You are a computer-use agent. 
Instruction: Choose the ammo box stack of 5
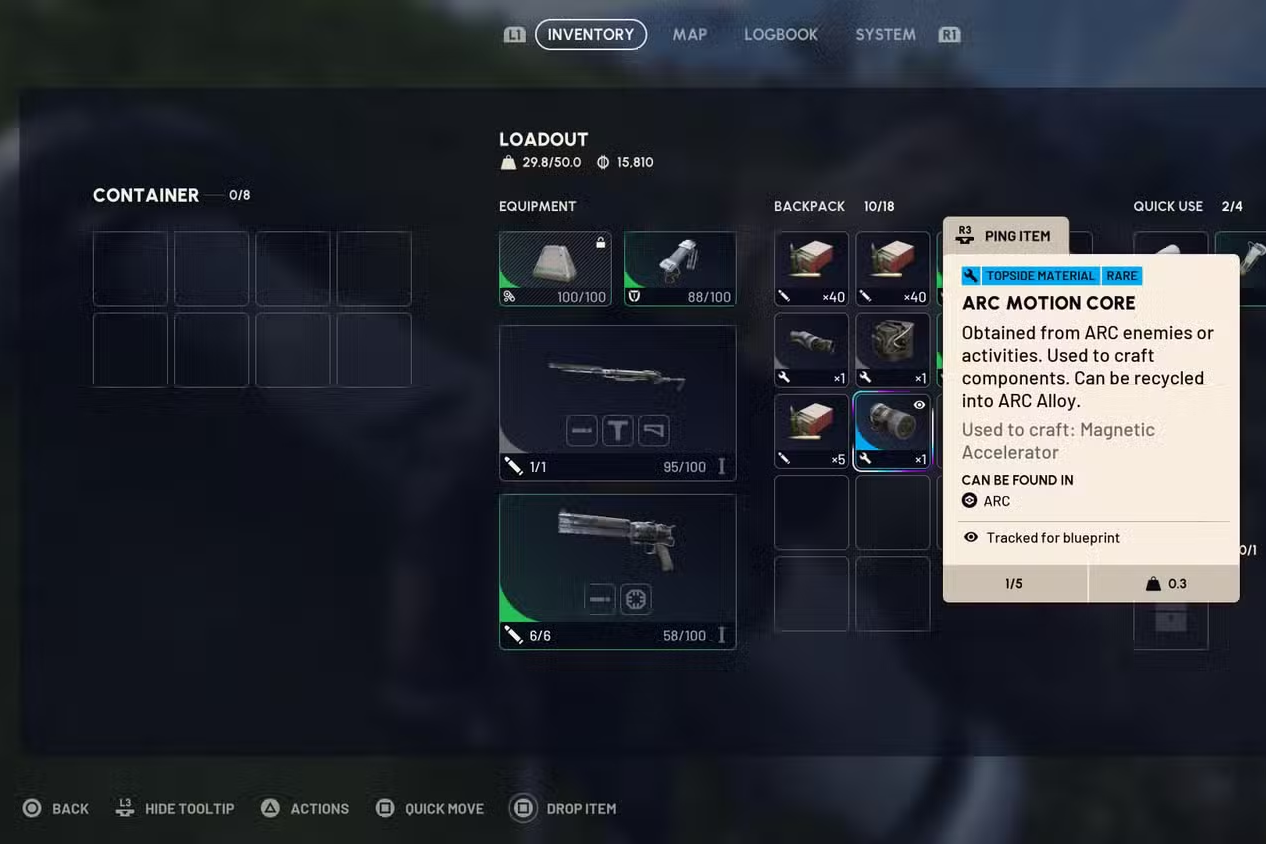[x=811, y=431]
